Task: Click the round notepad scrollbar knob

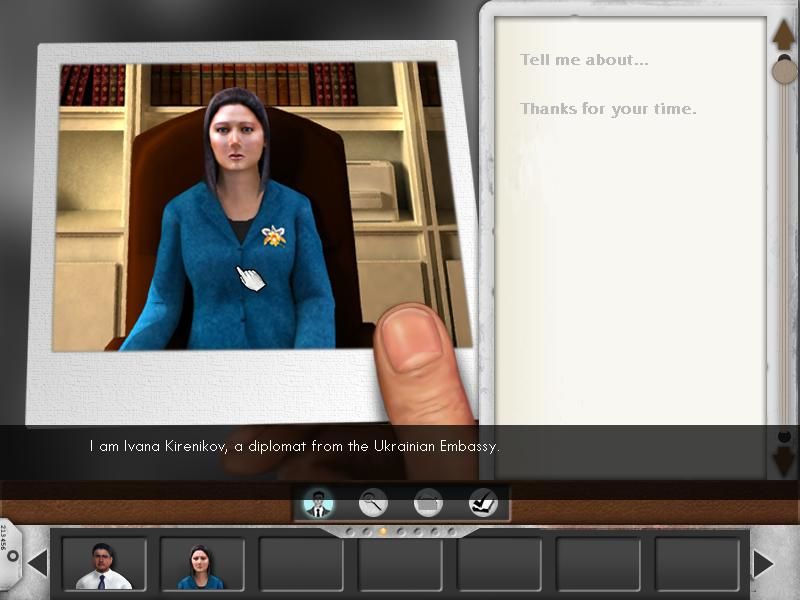Action: (786, 70)
